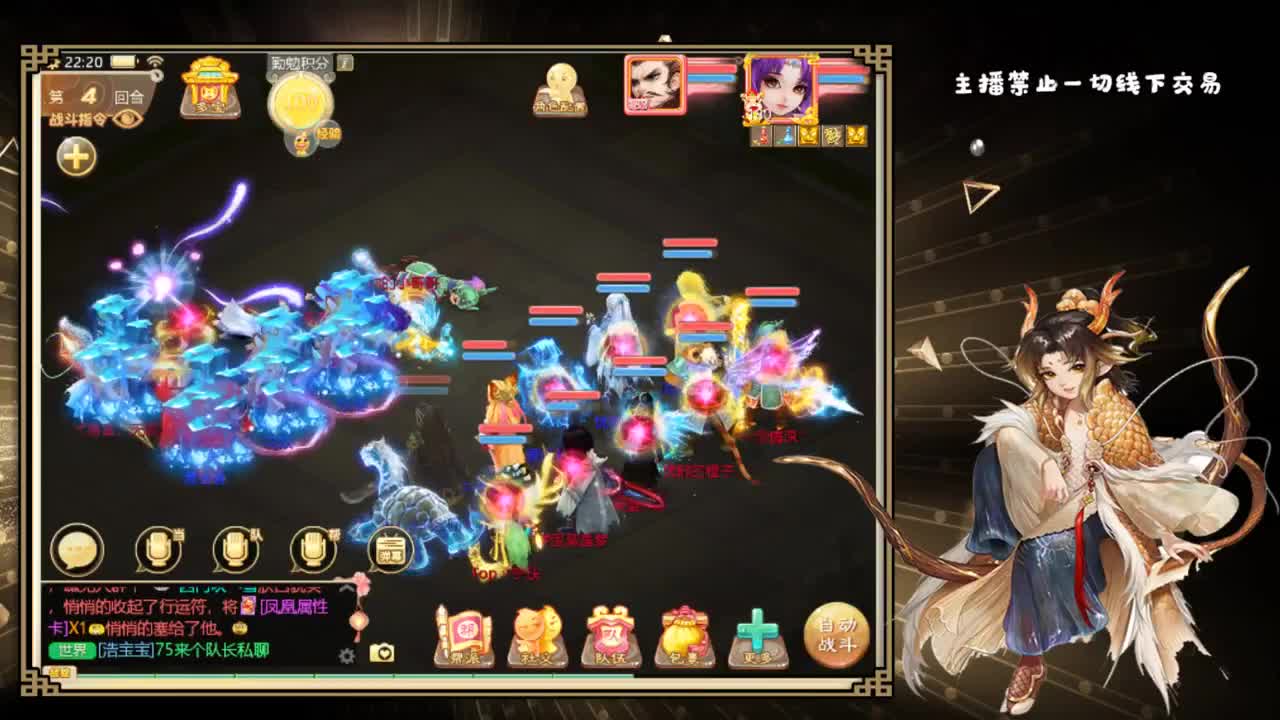
Task: Select the 世界 world chat channel tag
Action: [x=72, y=651]
